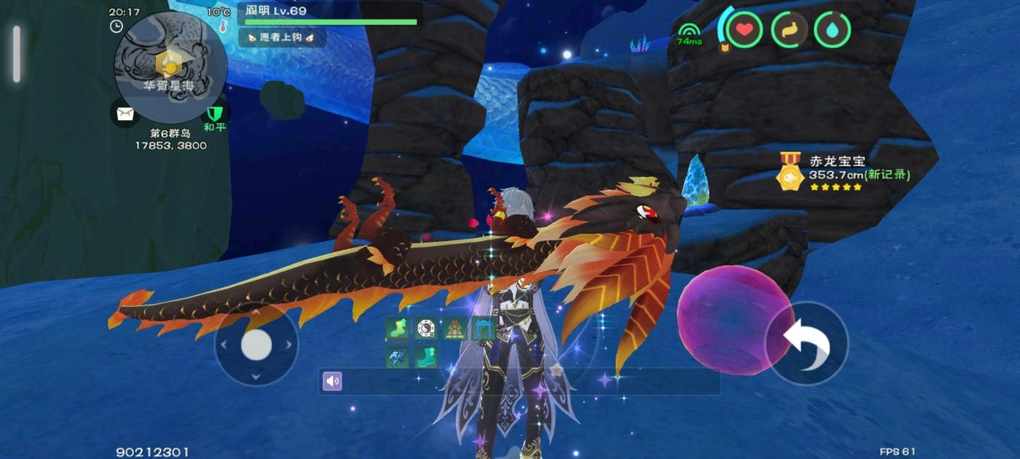Toggle the green peace mode shield
Screen dimensions: 1020x459
[213, 115]
